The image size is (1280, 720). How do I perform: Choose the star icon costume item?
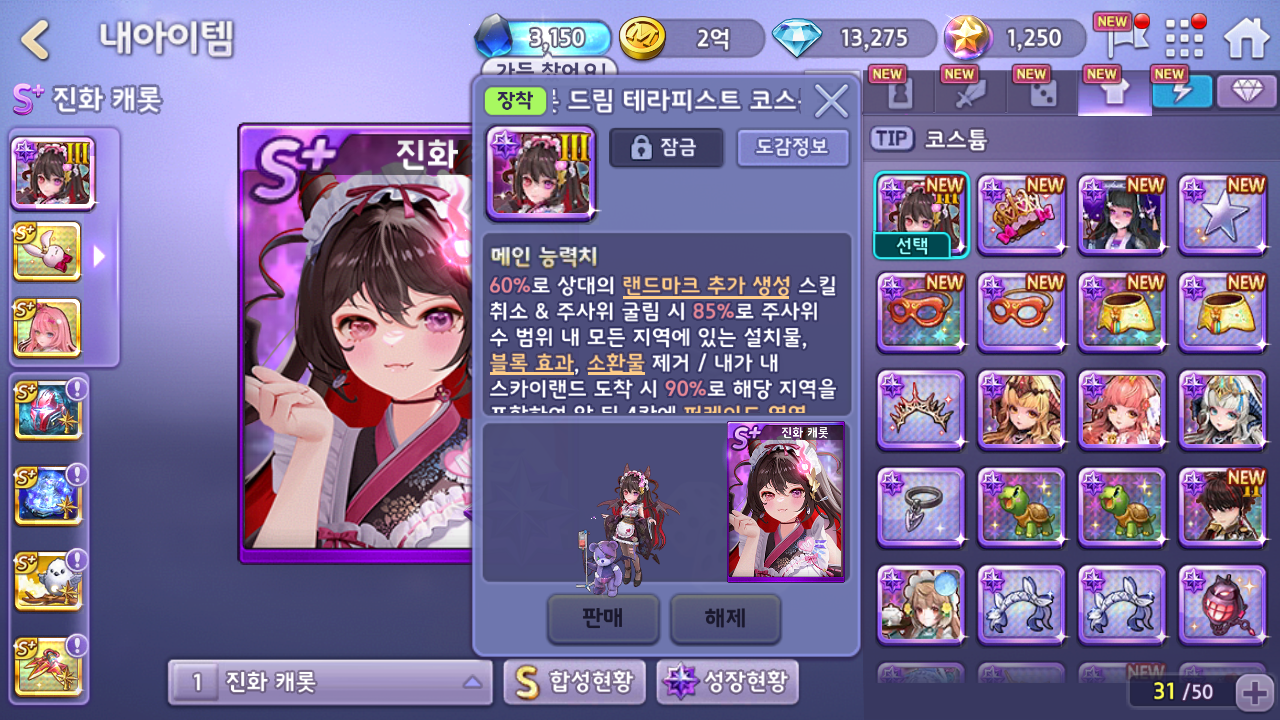click(1222, 215)
